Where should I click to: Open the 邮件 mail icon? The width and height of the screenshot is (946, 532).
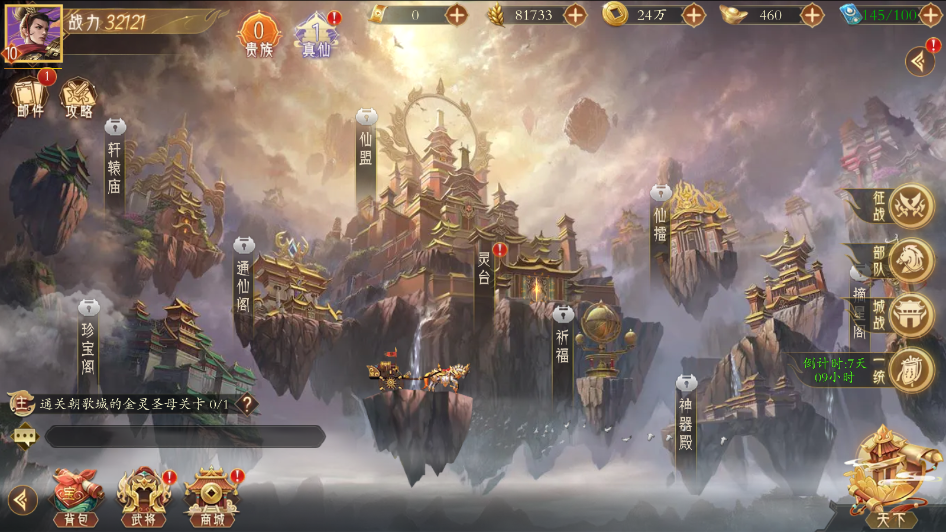(x=30, y=98)
